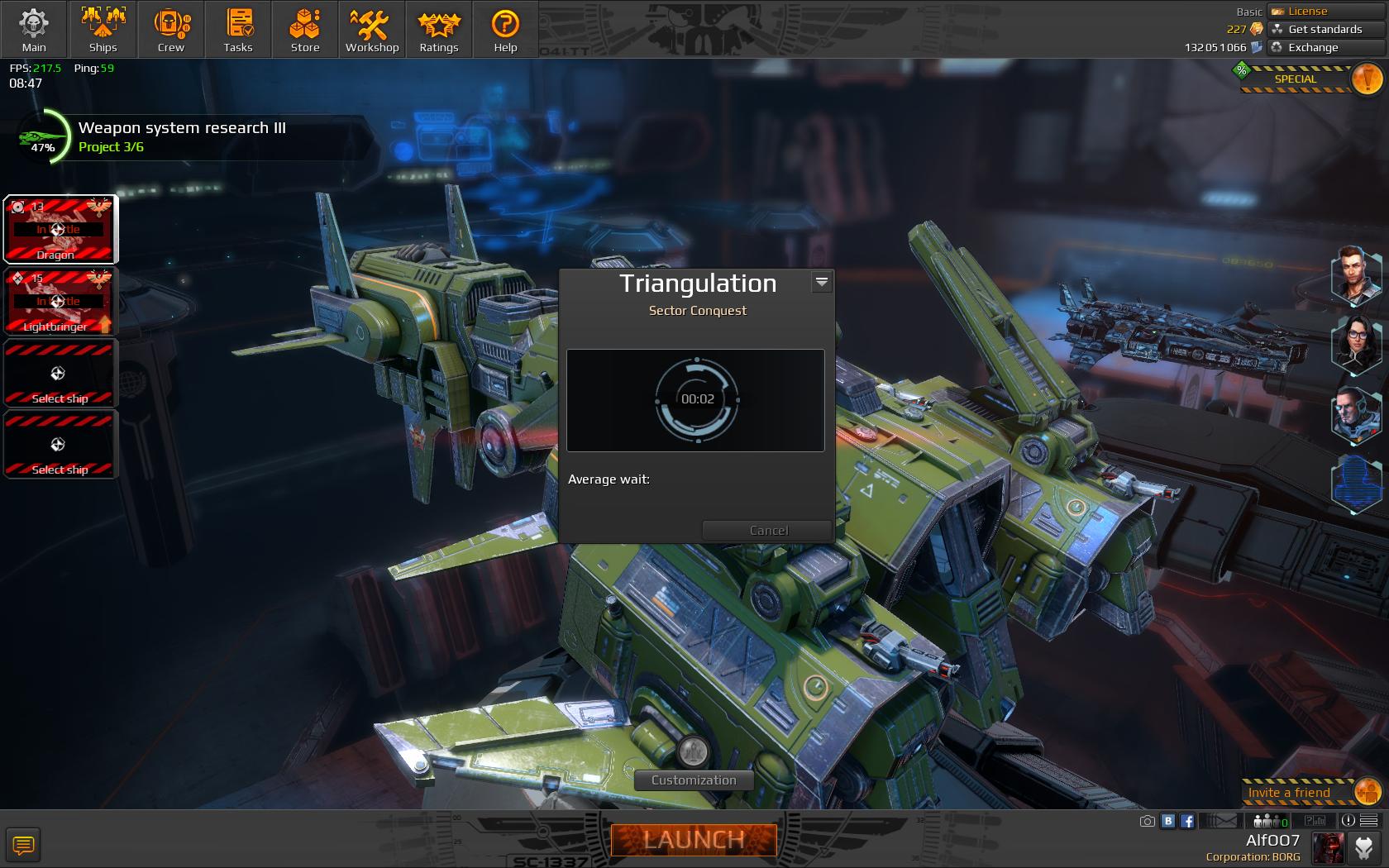Select the Dragon ship slot
The image size is (1389, 868).
coord(60,230)
